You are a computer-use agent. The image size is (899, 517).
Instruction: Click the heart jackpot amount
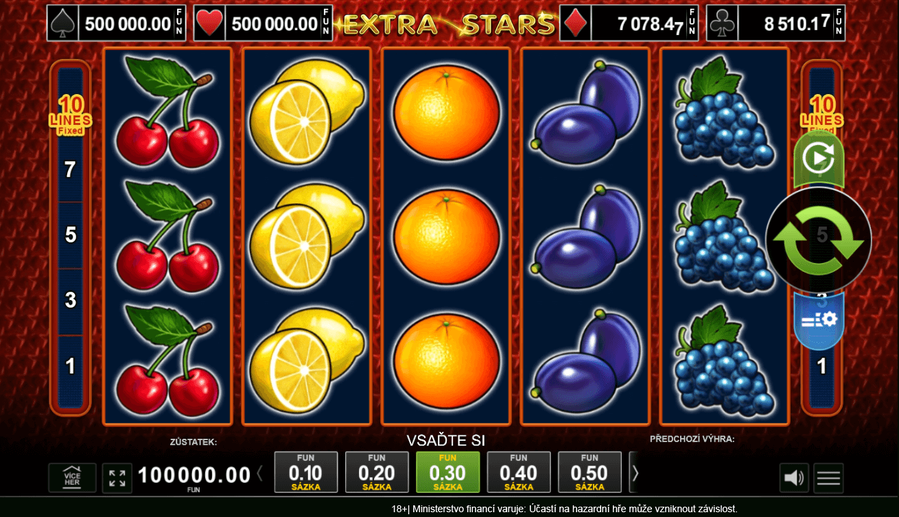pos(274,23)
